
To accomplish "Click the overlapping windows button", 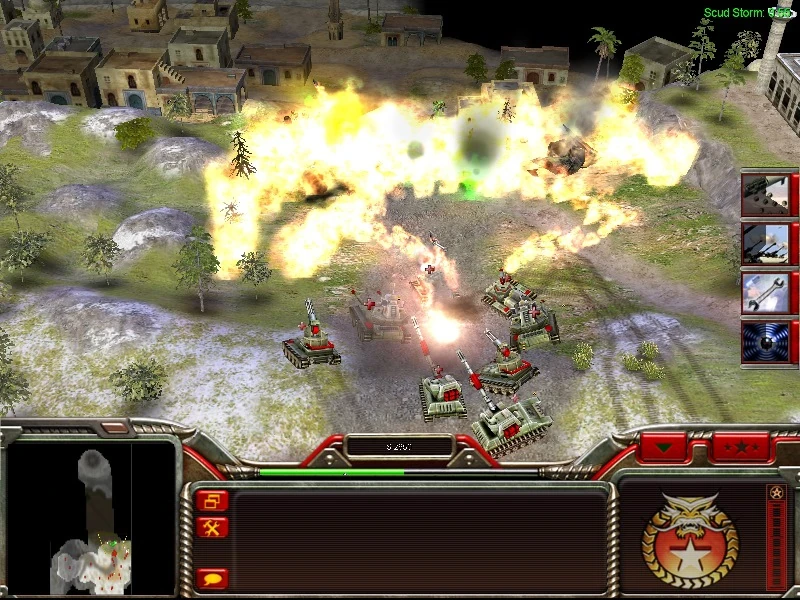I will coord(213,500).
